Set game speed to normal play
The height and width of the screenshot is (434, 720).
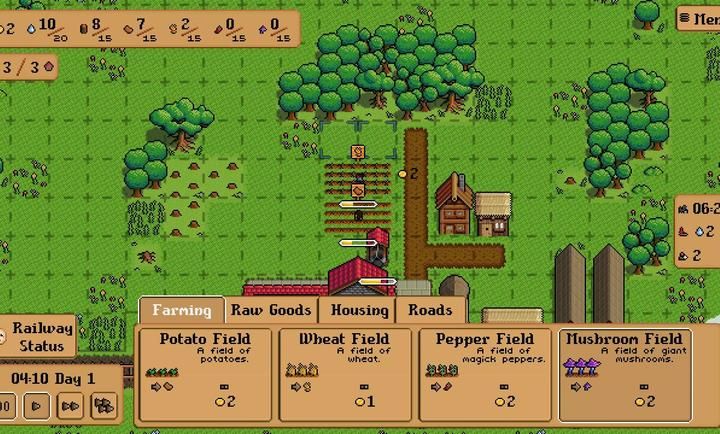coord(37,406)
